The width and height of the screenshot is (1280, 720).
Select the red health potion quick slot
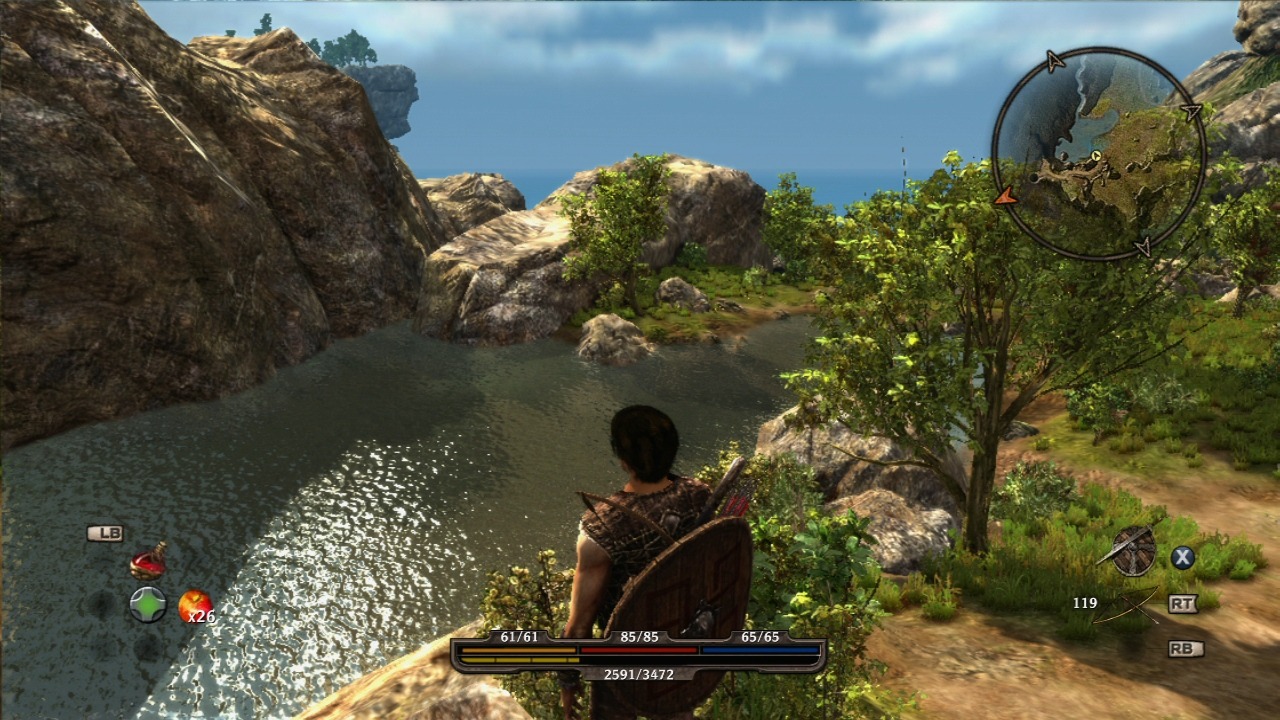(148, 562)
